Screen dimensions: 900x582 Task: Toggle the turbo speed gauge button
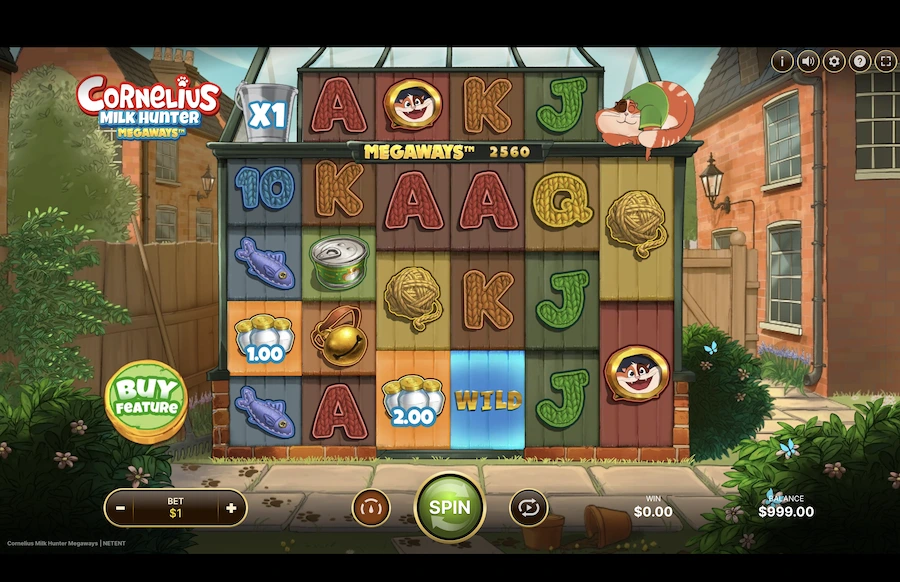click(x=371, y=508)
